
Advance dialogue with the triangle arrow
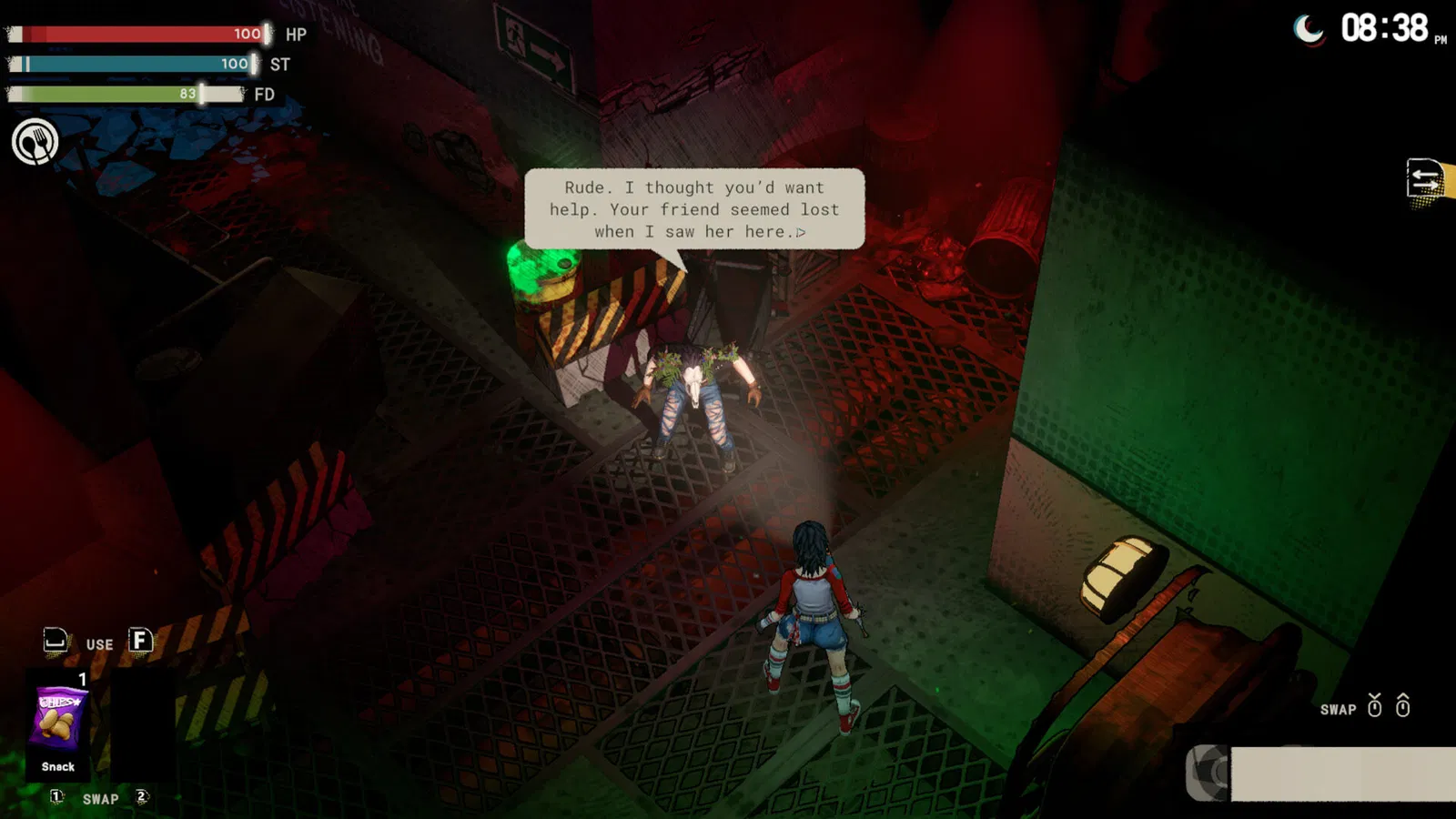point(803,232)
